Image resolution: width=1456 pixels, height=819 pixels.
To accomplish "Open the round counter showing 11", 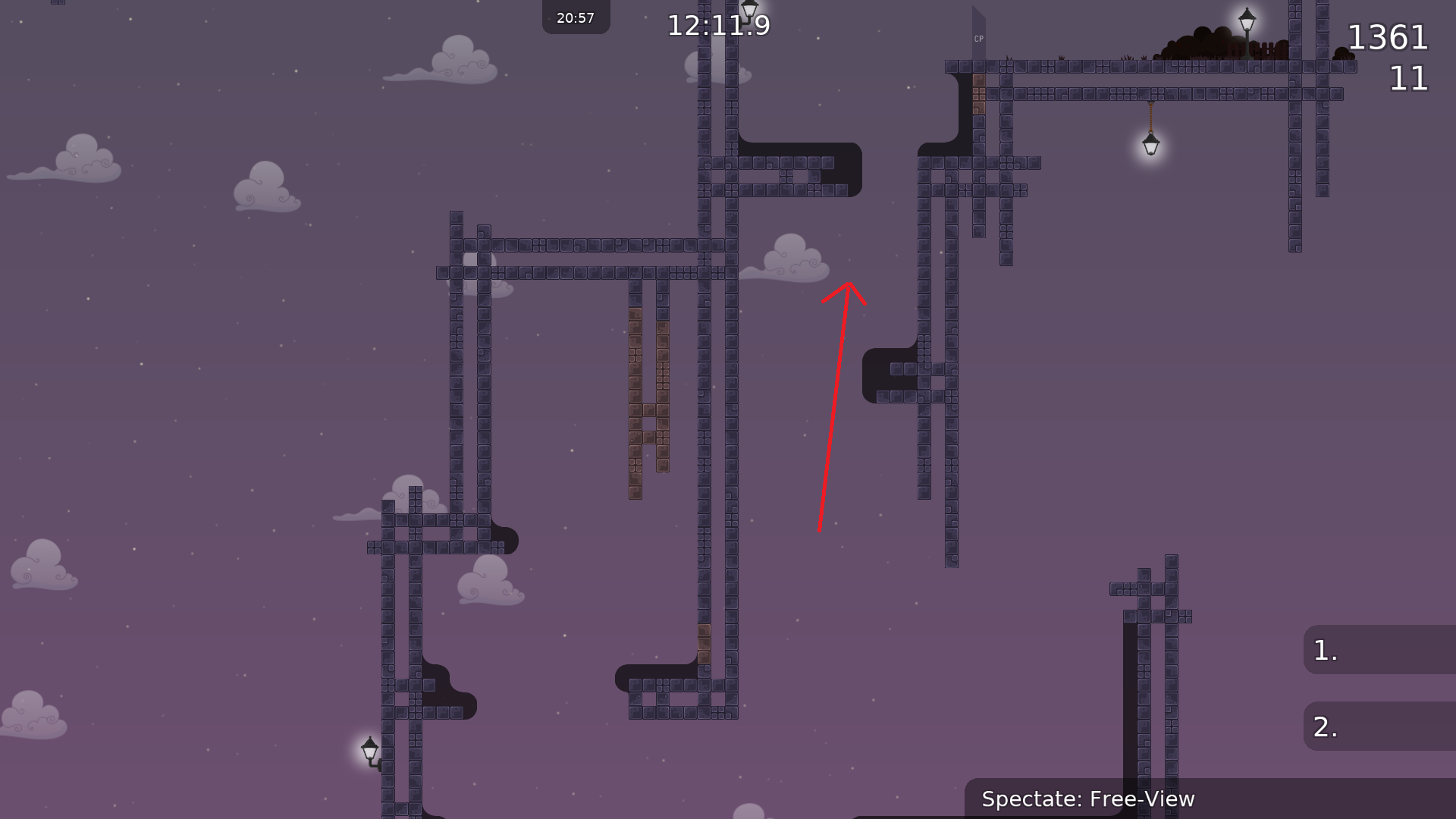I will [x=1408, y=79].
